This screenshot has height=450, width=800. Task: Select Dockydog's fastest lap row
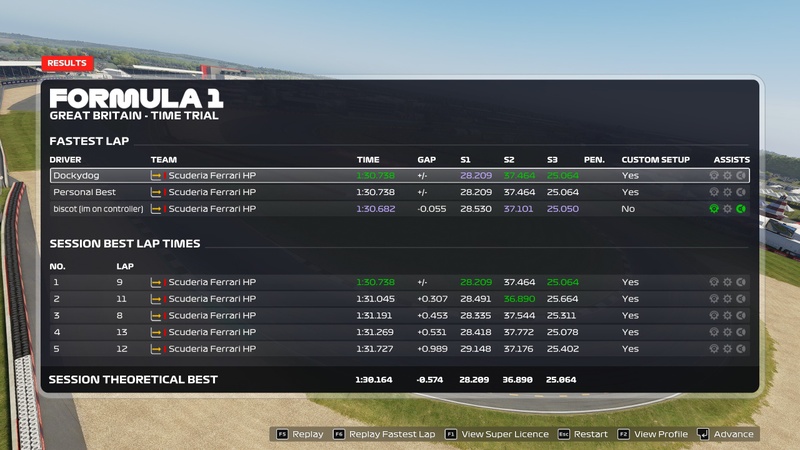(400, 175)
